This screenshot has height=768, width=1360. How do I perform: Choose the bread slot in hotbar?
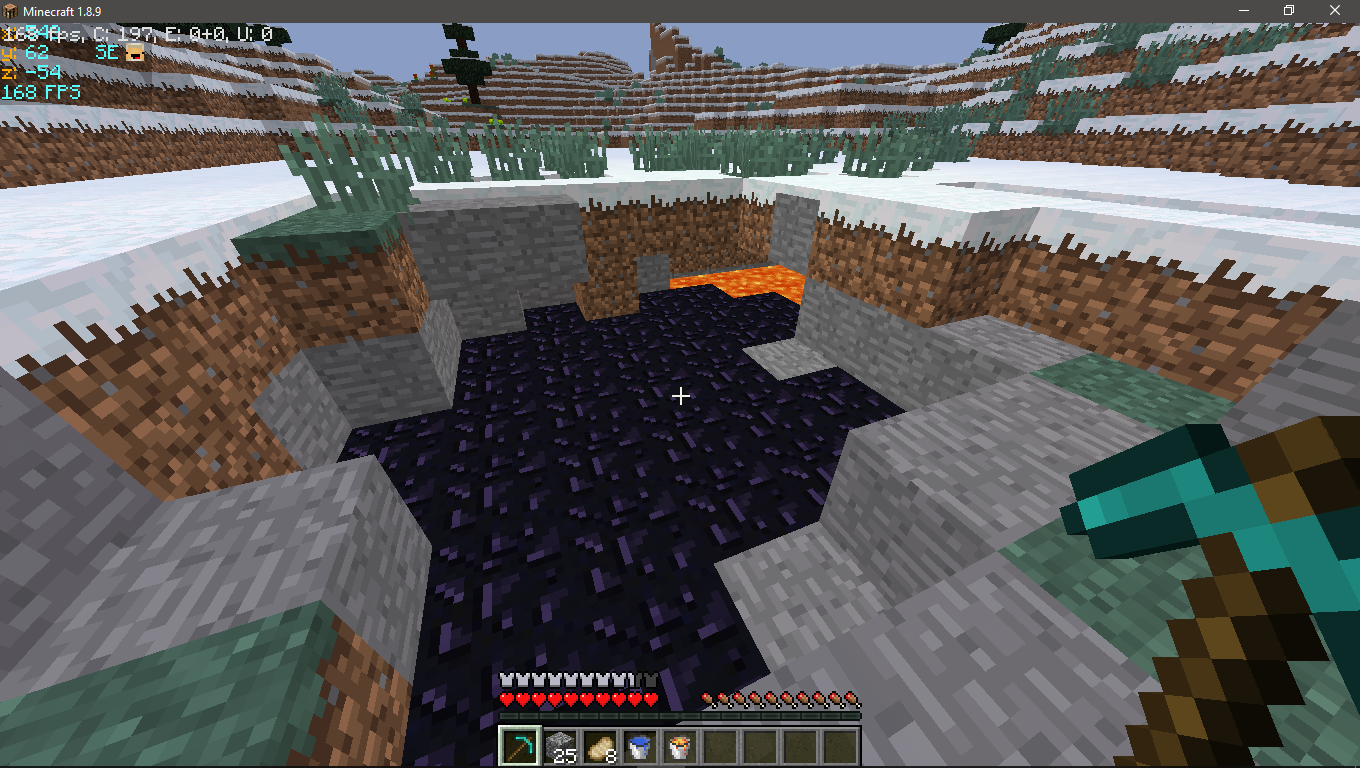(600, 746)
